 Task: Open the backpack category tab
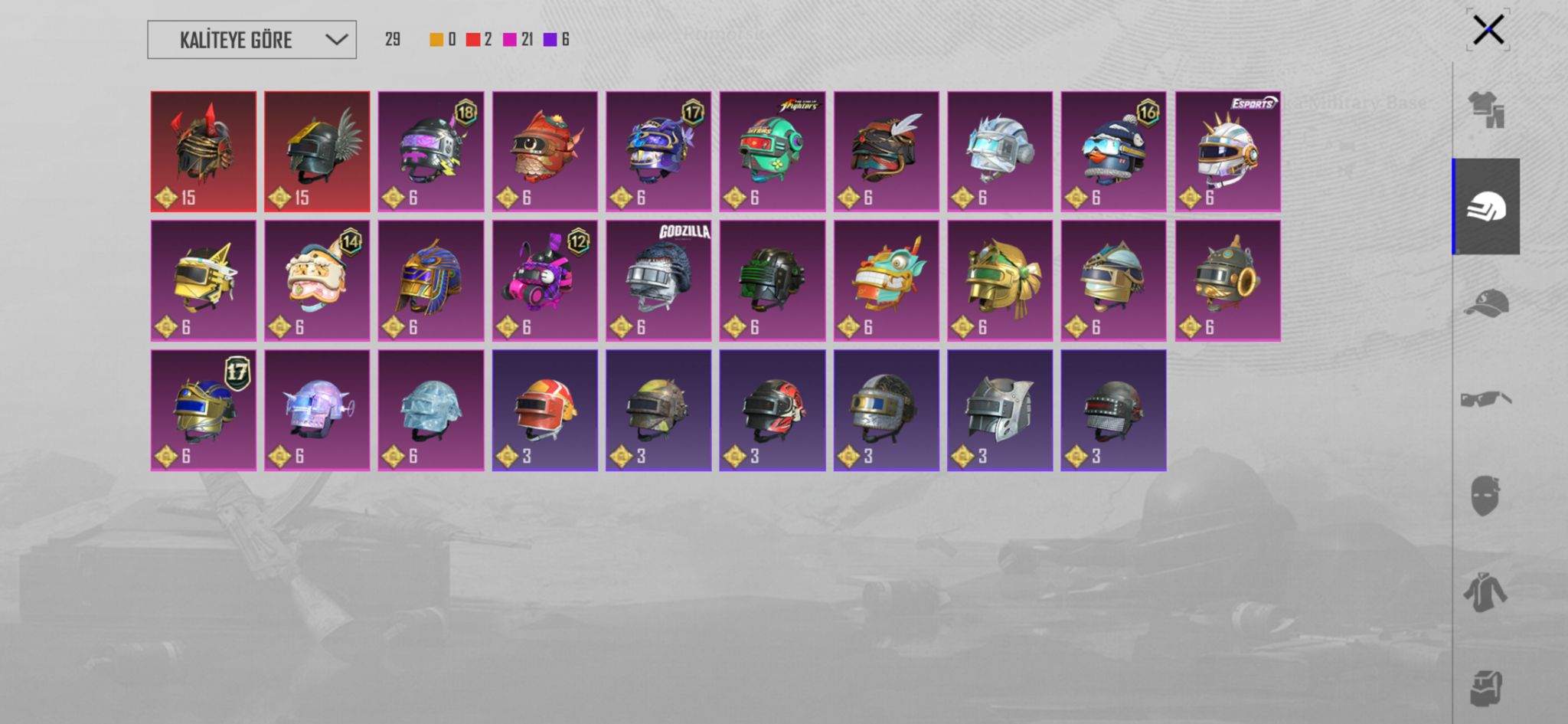pyautogui.click(x=1485, y=687)
